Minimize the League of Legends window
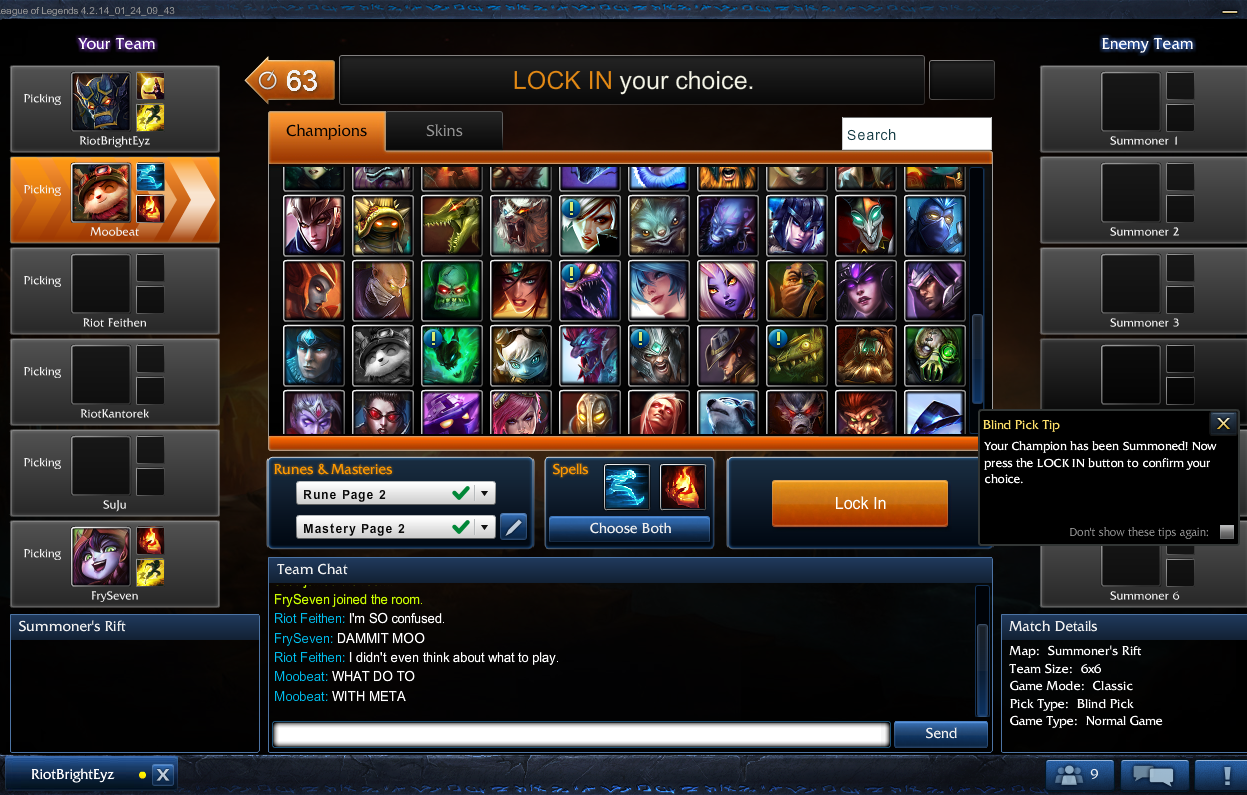 (x=1227, y=10)
